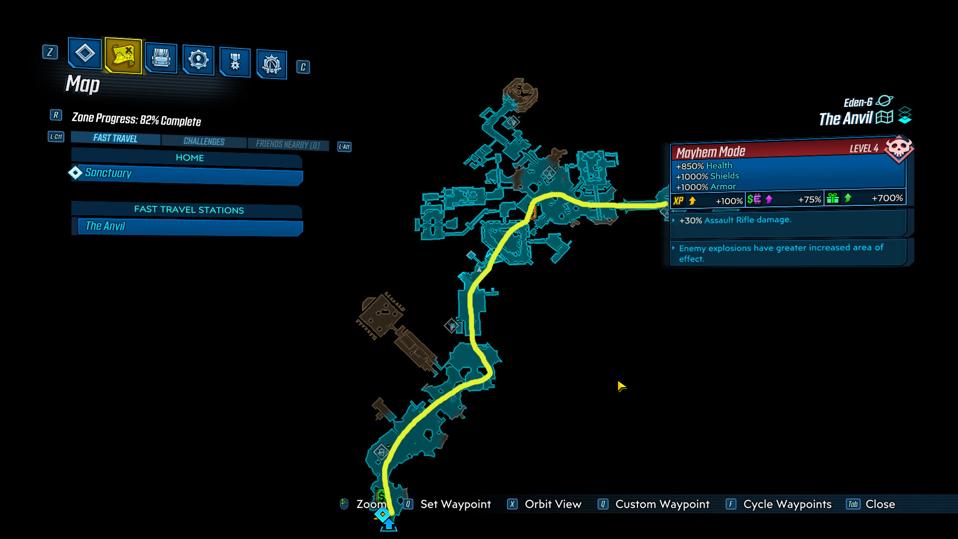
Task: Select The Anvil fast travel station
Action: (x=187, y=227)
